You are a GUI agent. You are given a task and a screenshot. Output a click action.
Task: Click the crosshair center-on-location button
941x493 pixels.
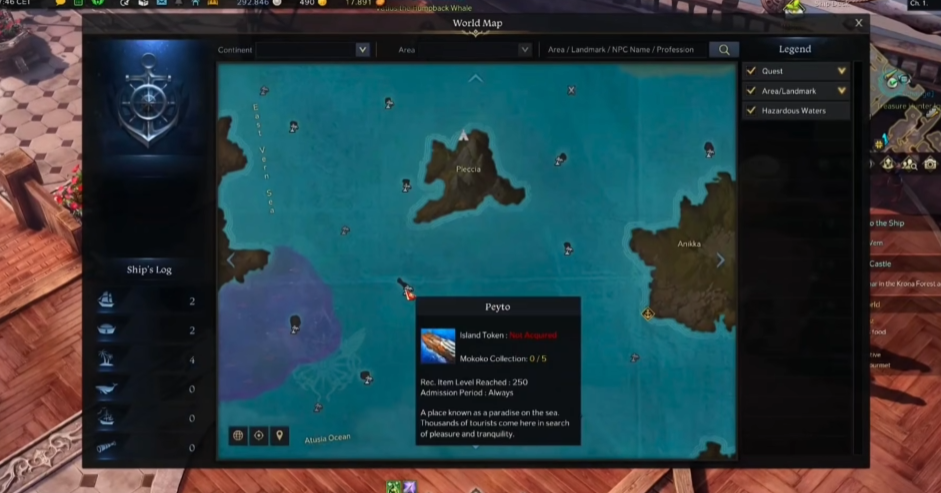point(259,435)
